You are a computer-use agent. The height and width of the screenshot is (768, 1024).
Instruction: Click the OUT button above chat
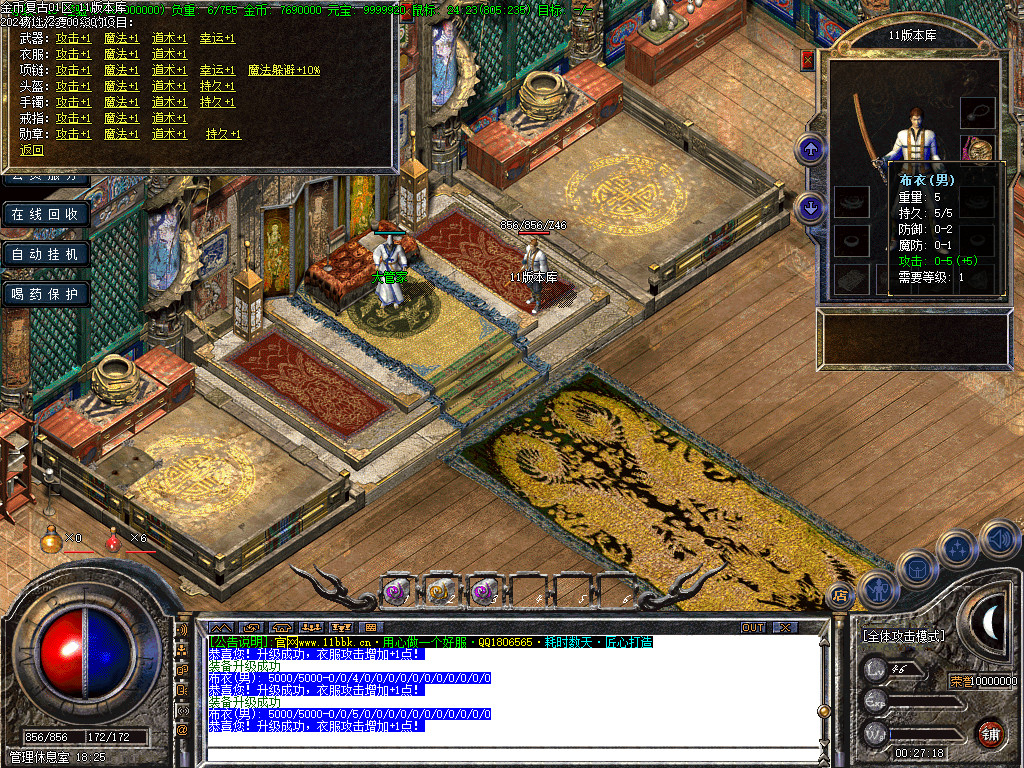tap(752, 627)
